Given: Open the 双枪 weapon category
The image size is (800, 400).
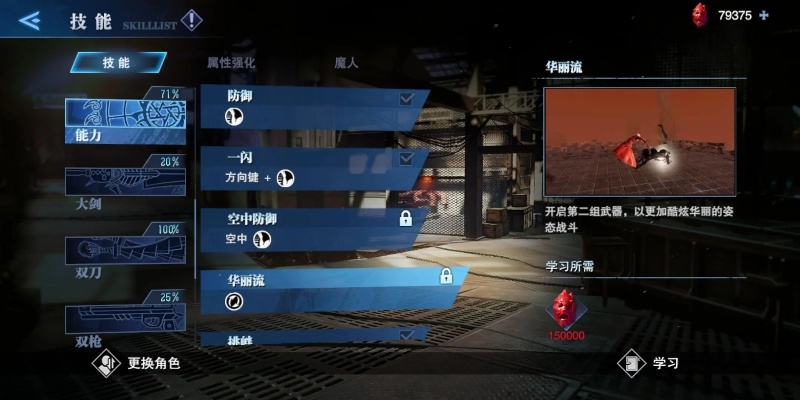Looking at the screenshot, I should point(124,320).
